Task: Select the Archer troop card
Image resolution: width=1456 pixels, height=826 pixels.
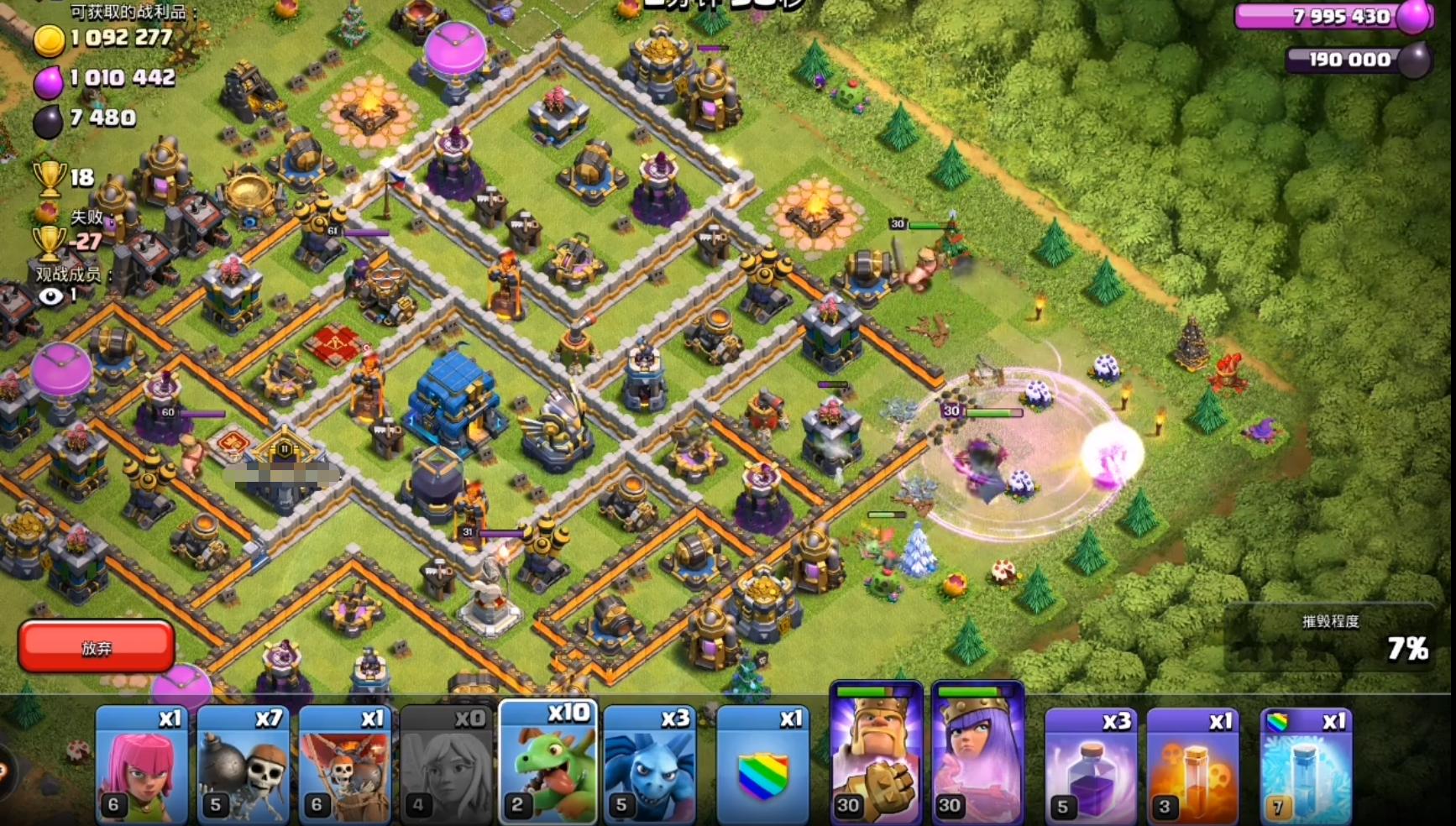Action: tap(142, 766)
